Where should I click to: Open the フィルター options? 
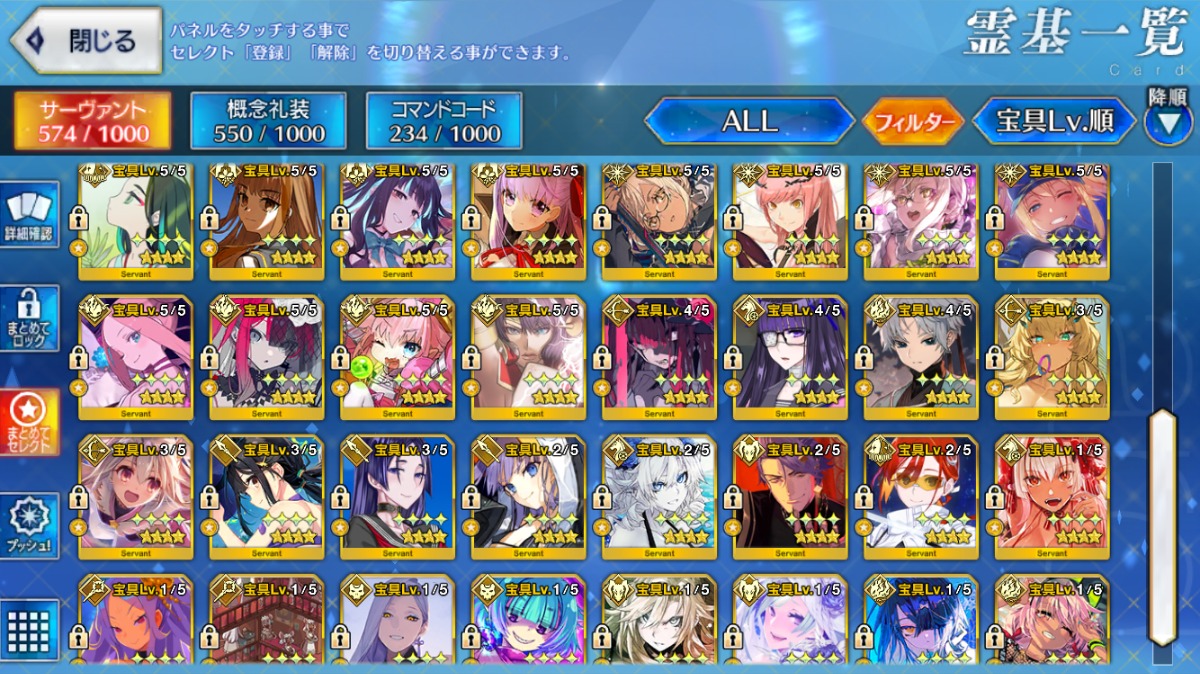(912, 122)
